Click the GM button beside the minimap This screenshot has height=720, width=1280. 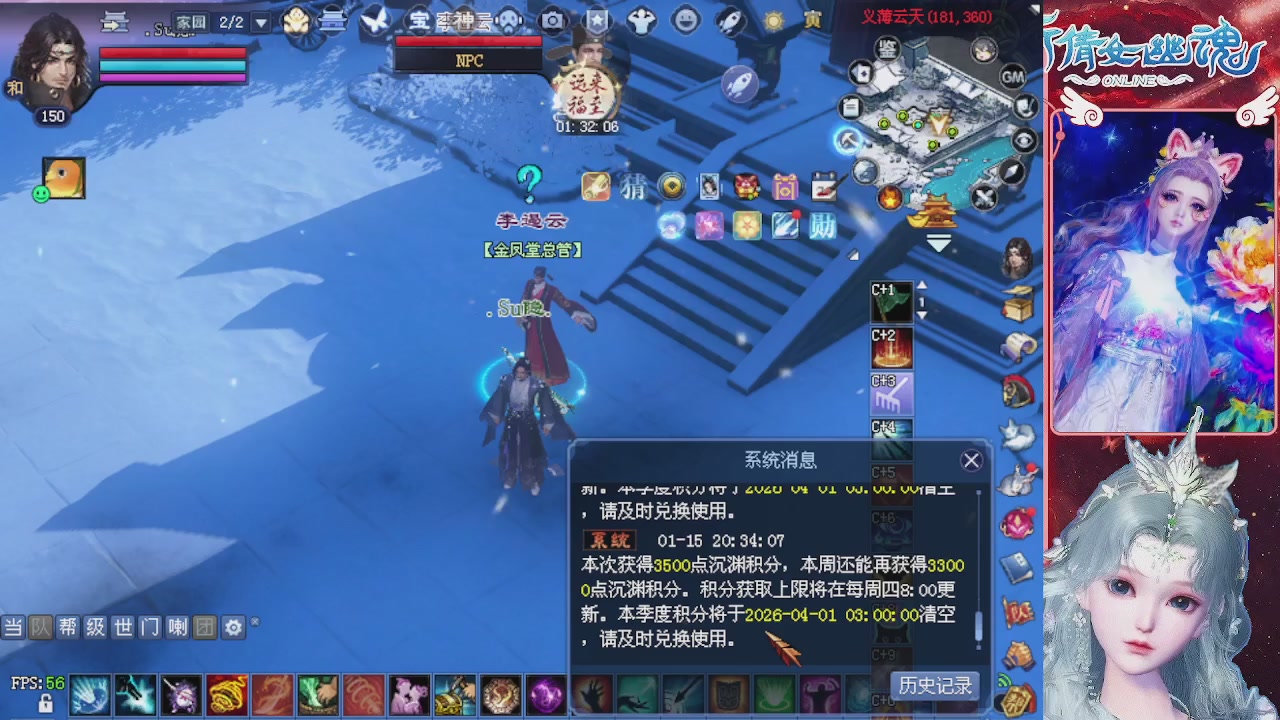click(1013, 77)
